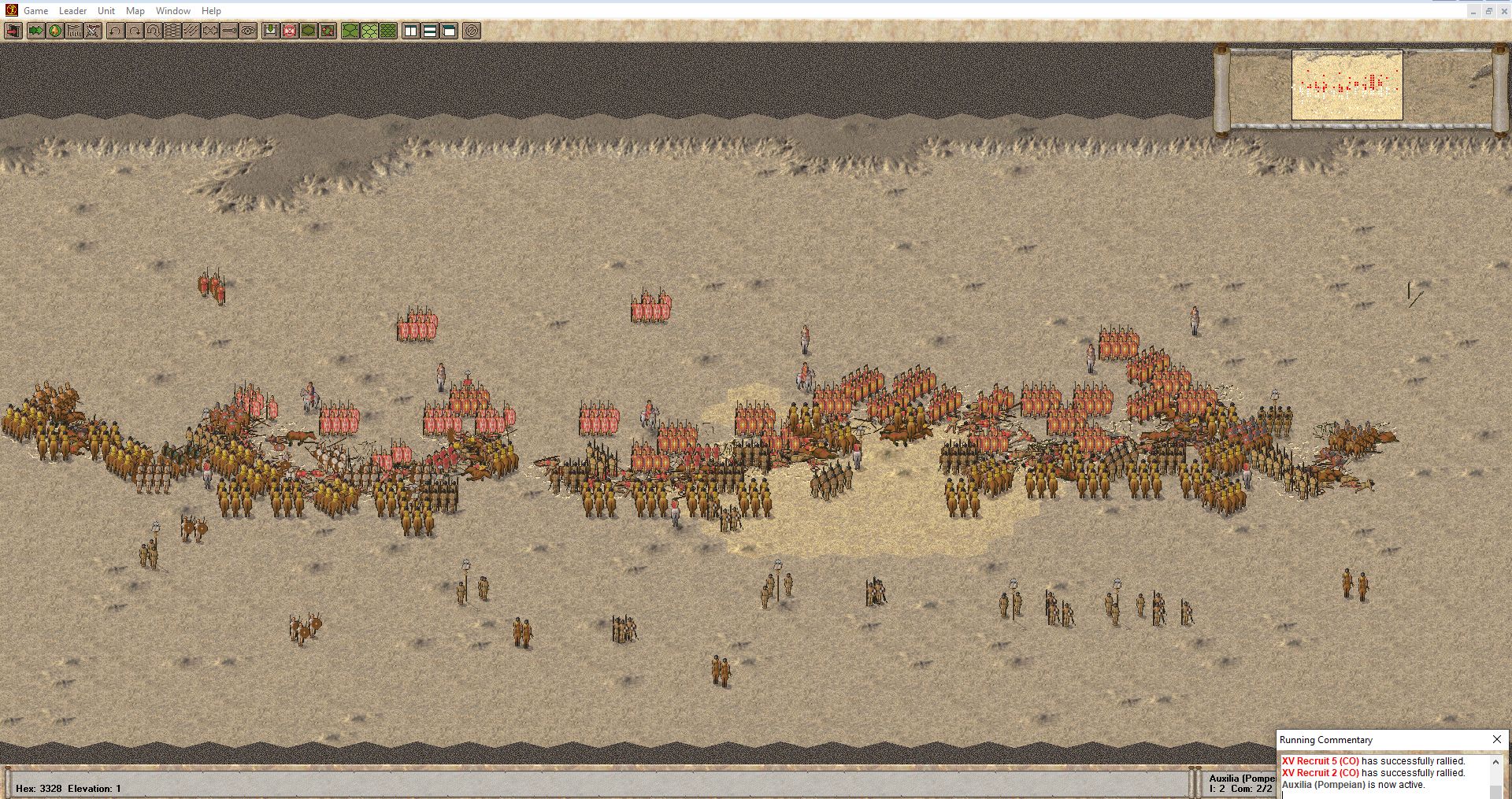
Task: Open the Game menu
Action: [x=35, y=11]
